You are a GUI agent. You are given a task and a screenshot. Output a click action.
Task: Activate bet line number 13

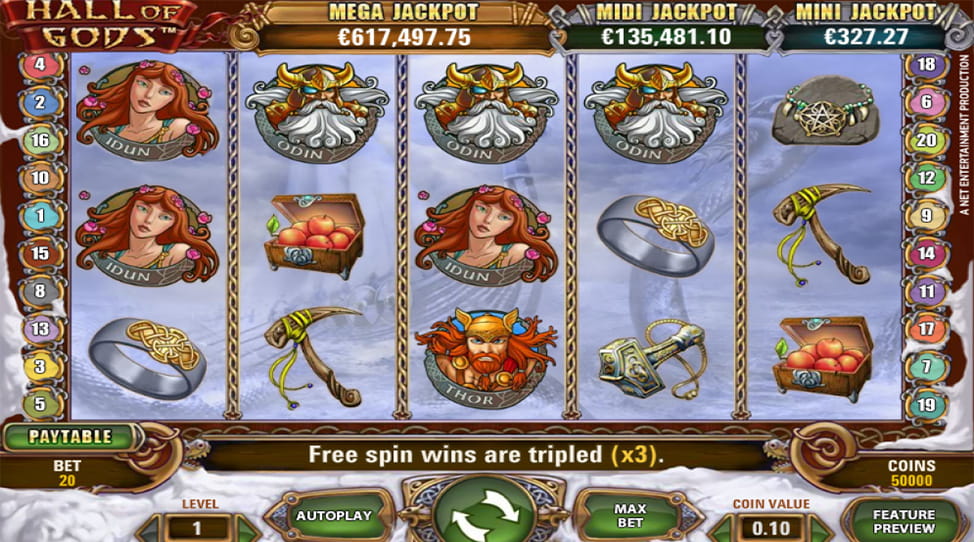(x=41, y=328)
